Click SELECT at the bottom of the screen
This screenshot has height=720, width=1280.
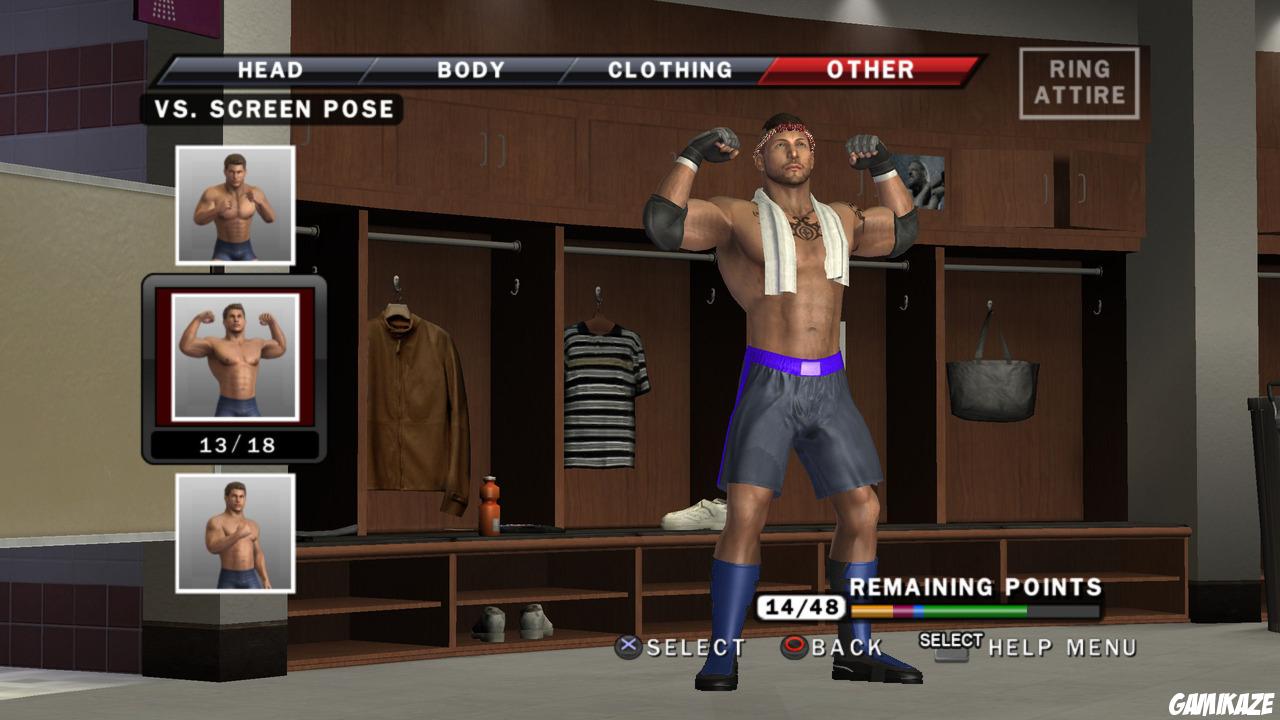click(x=694, y=648)
